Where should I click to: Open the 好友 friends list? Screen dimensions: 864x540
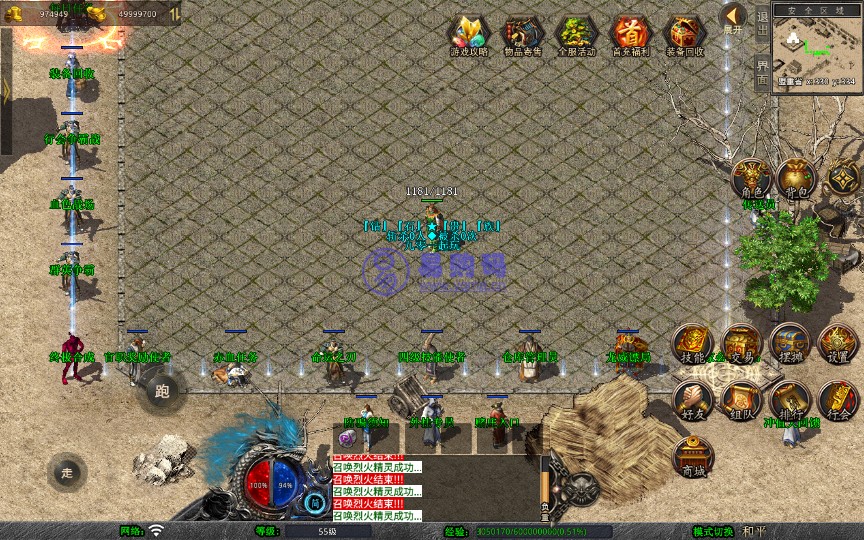(692, 400)
